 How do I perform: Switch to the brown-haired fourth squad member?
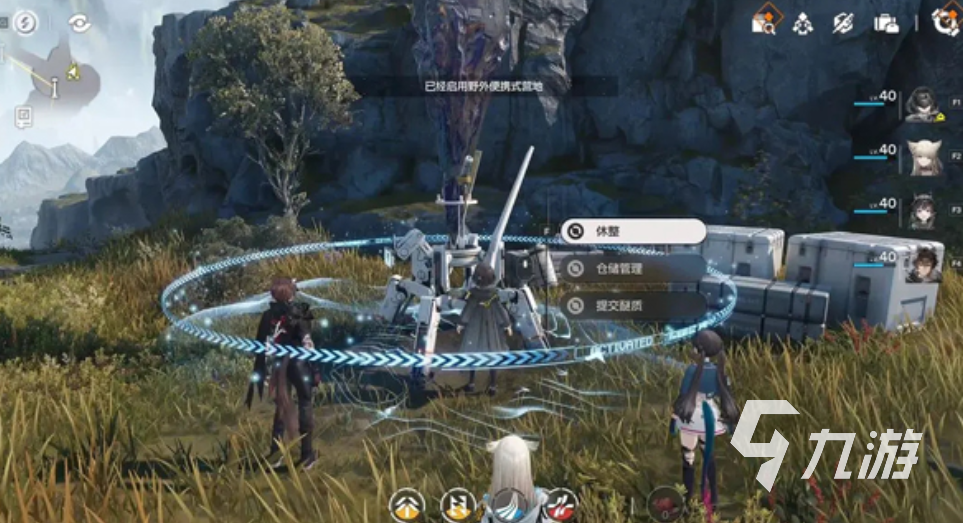pos(923,263)
